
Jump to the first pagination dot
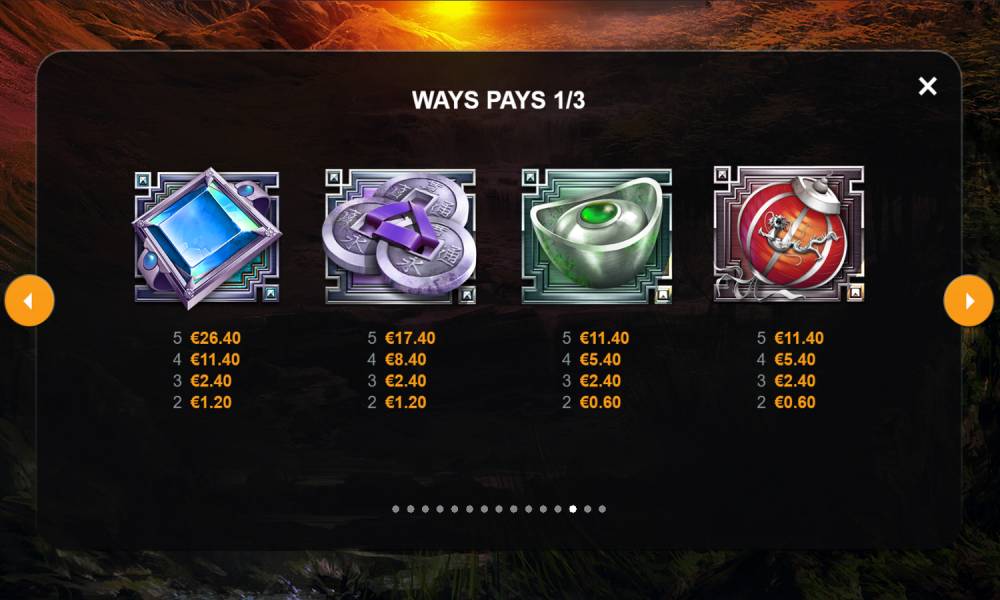[396, 509]
